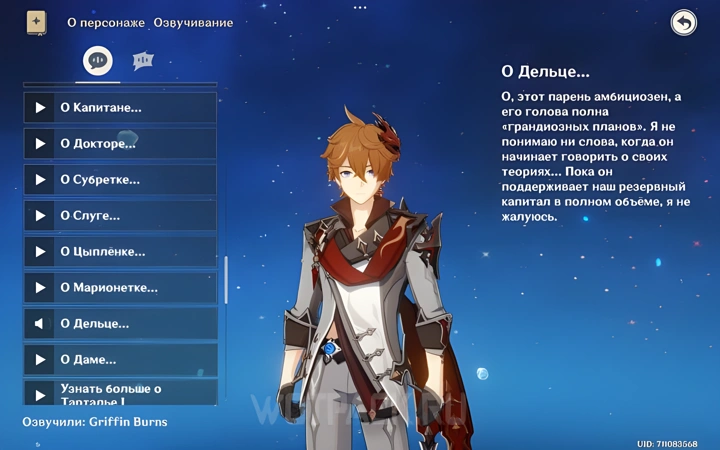This screenshot has height=450, width=720.
Task: Play the "О Марионетке..." voice line
Action: (x=40, y=288)
